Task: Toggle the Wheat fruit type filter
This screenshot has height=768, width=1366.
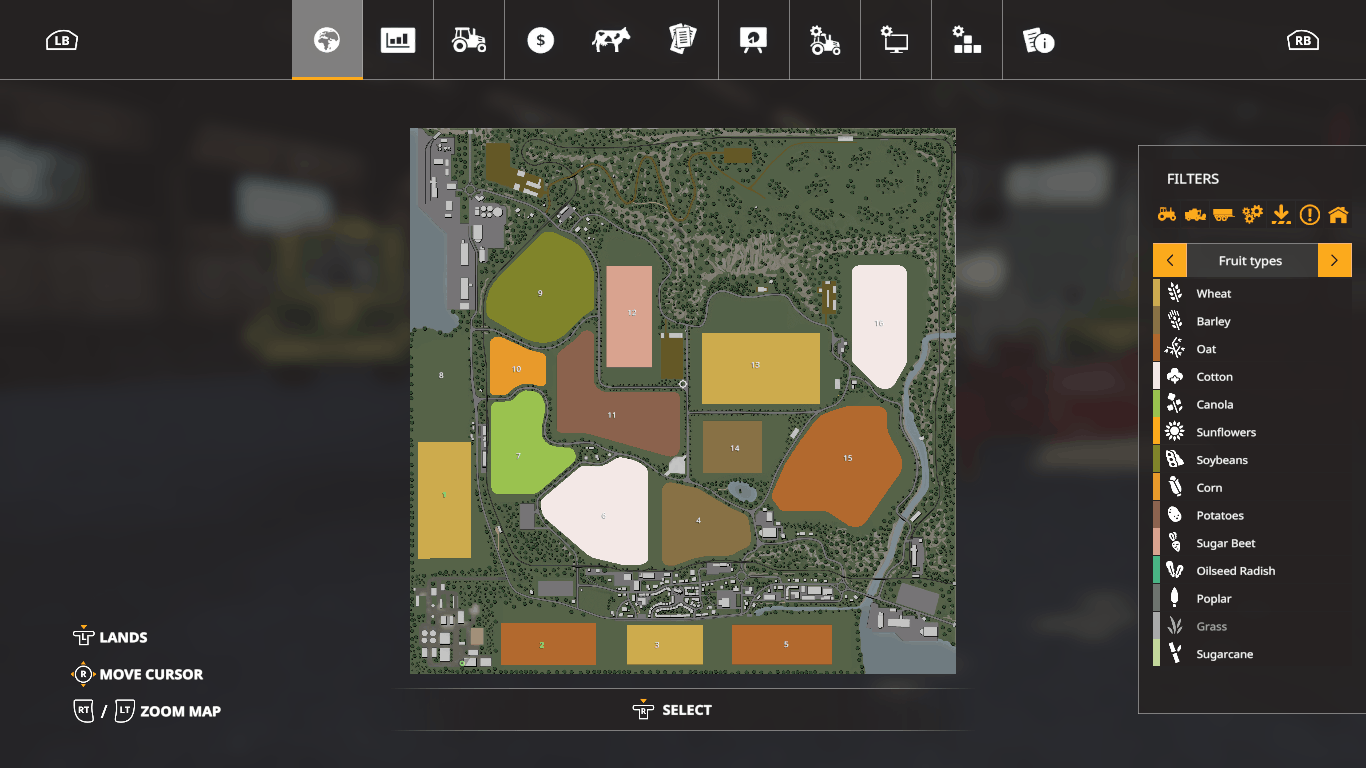Action: (1214, 294)
